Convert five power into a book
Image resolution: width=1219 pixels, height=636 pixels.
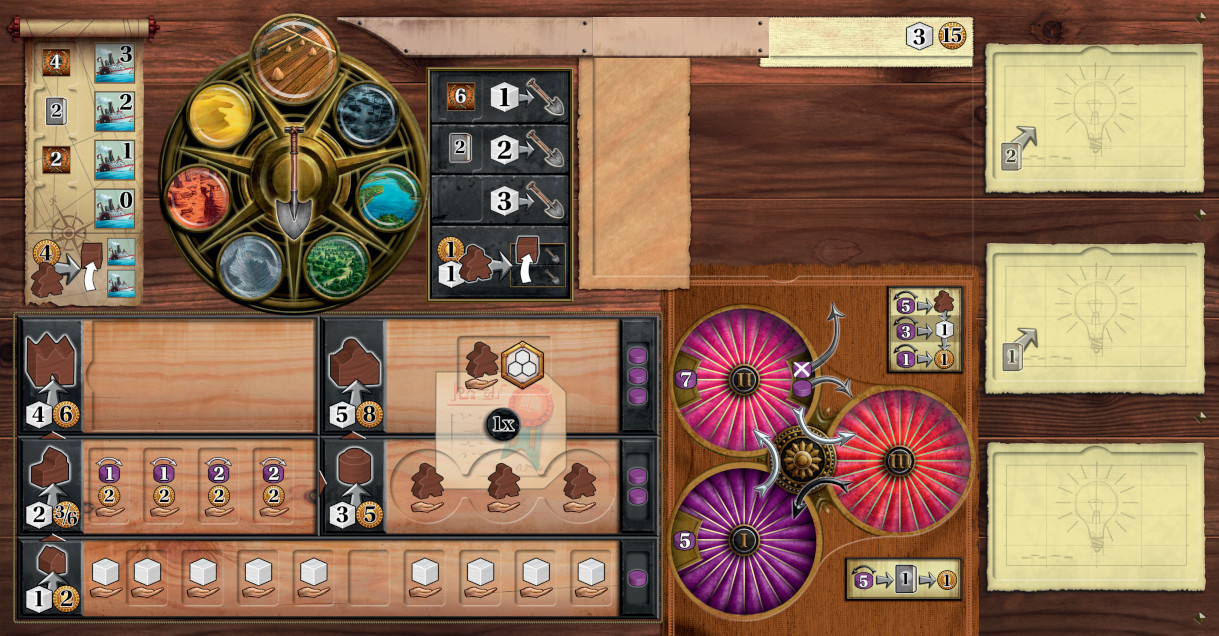902,579
